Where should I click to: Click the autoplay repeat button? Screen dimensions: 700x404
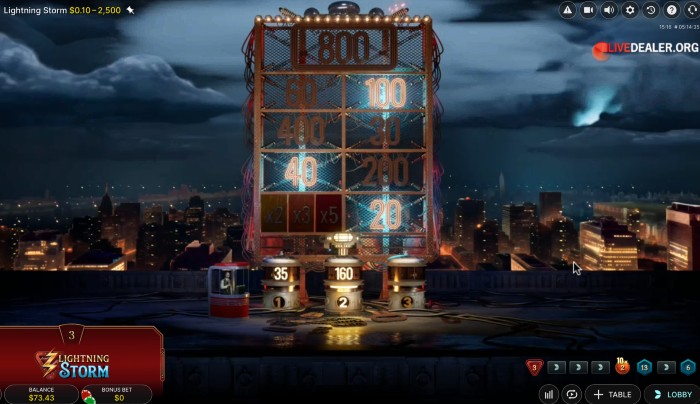tap(572, 394)
